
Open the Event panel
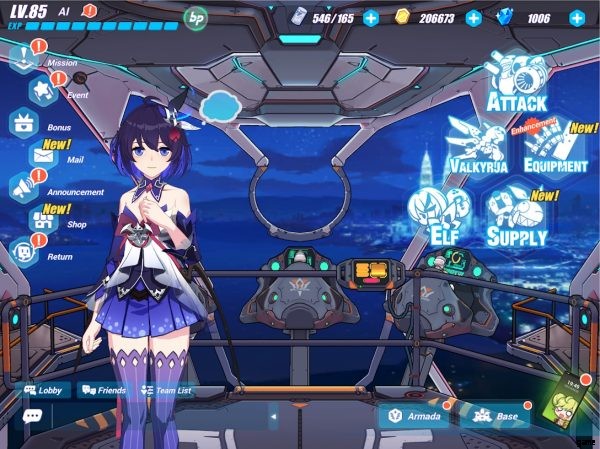point(44,91)
